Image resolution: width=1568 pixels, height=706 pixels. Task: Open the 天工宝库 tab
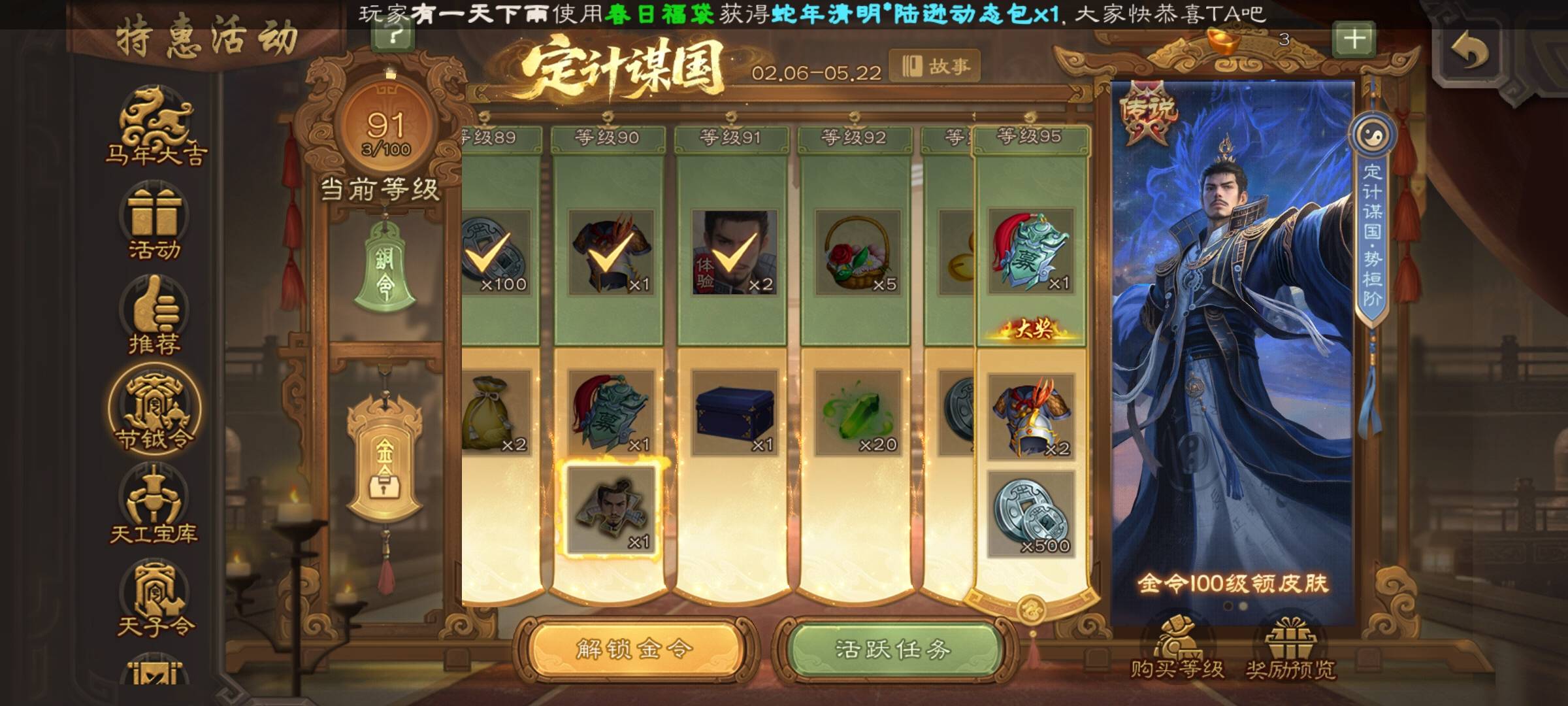click(154, 505)
